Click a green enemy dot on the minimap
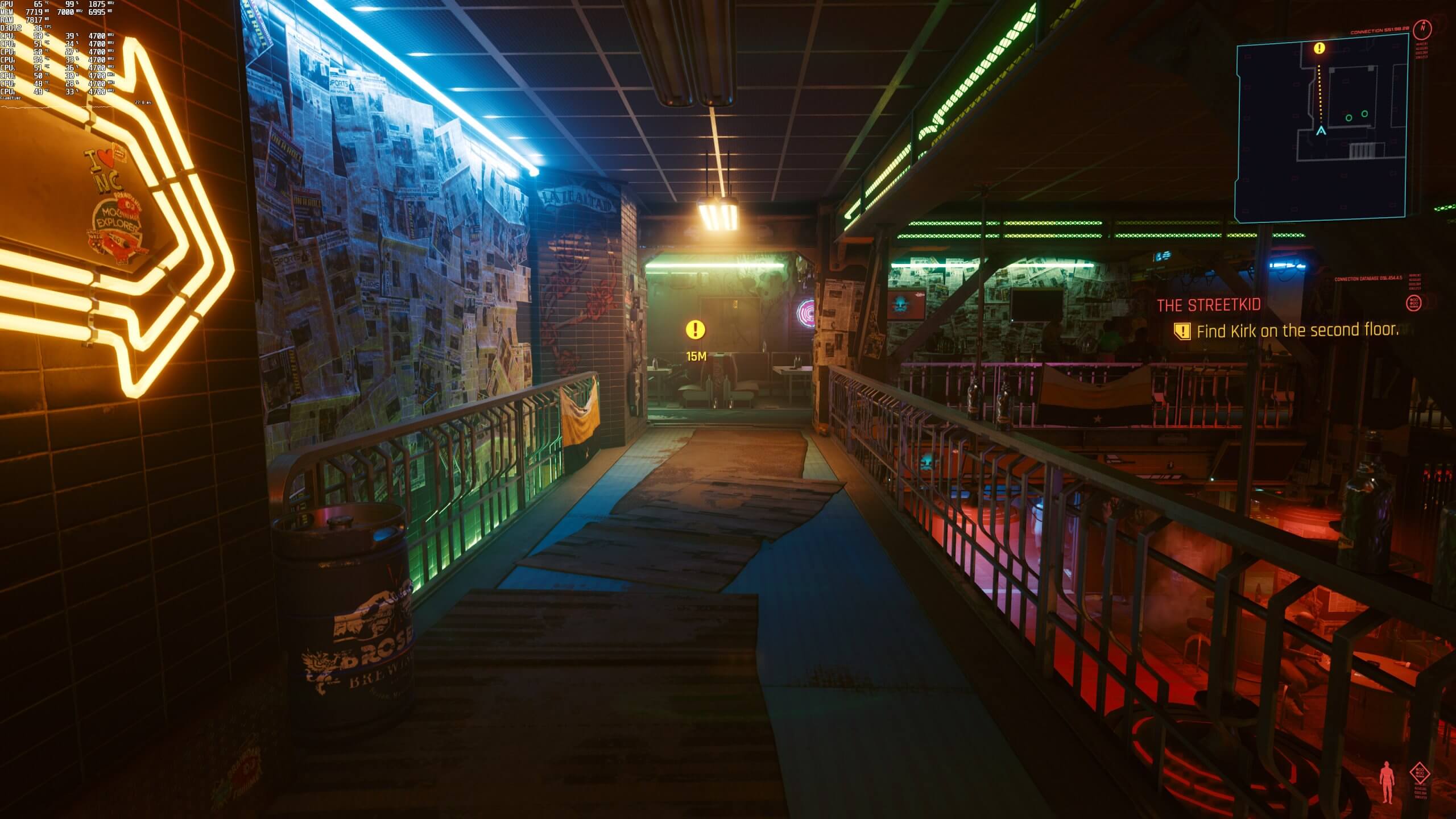Screen dimensions: 1456x819 1349,118
